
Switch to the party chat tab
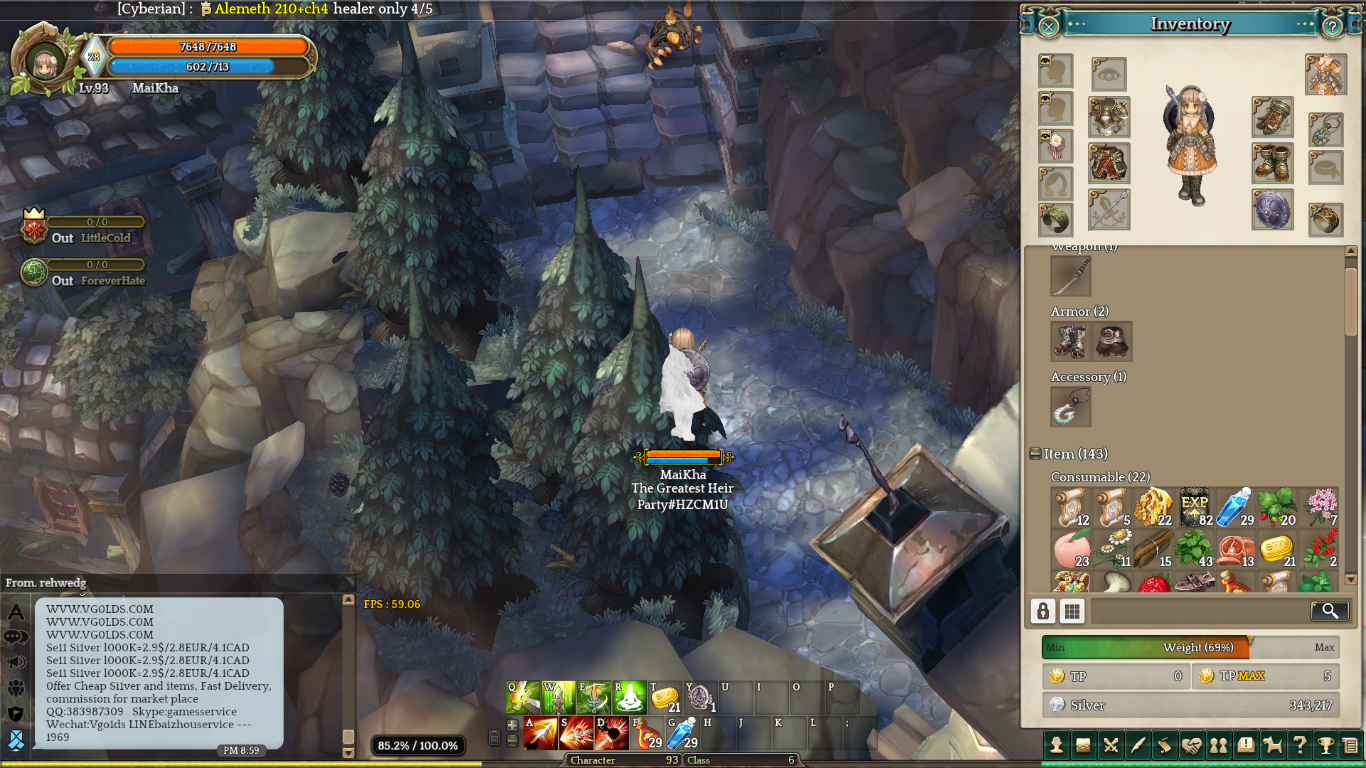16,688
